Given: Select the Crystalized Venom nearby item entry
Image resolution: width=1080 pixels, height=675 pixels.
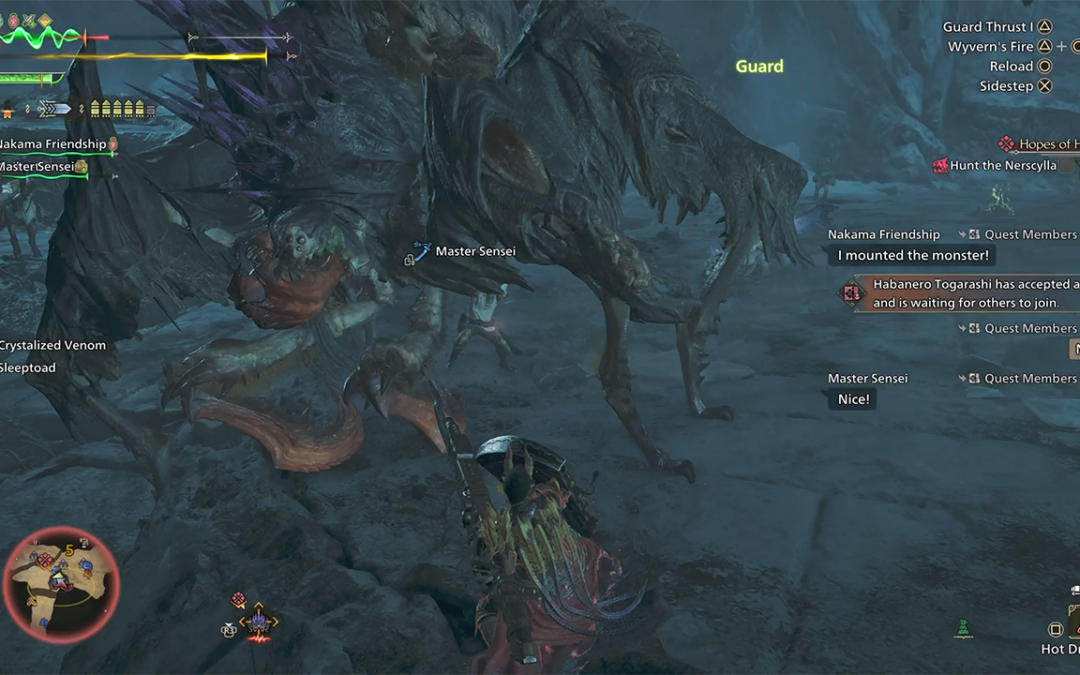Looking at the screenshot, I should coord(52,346).
